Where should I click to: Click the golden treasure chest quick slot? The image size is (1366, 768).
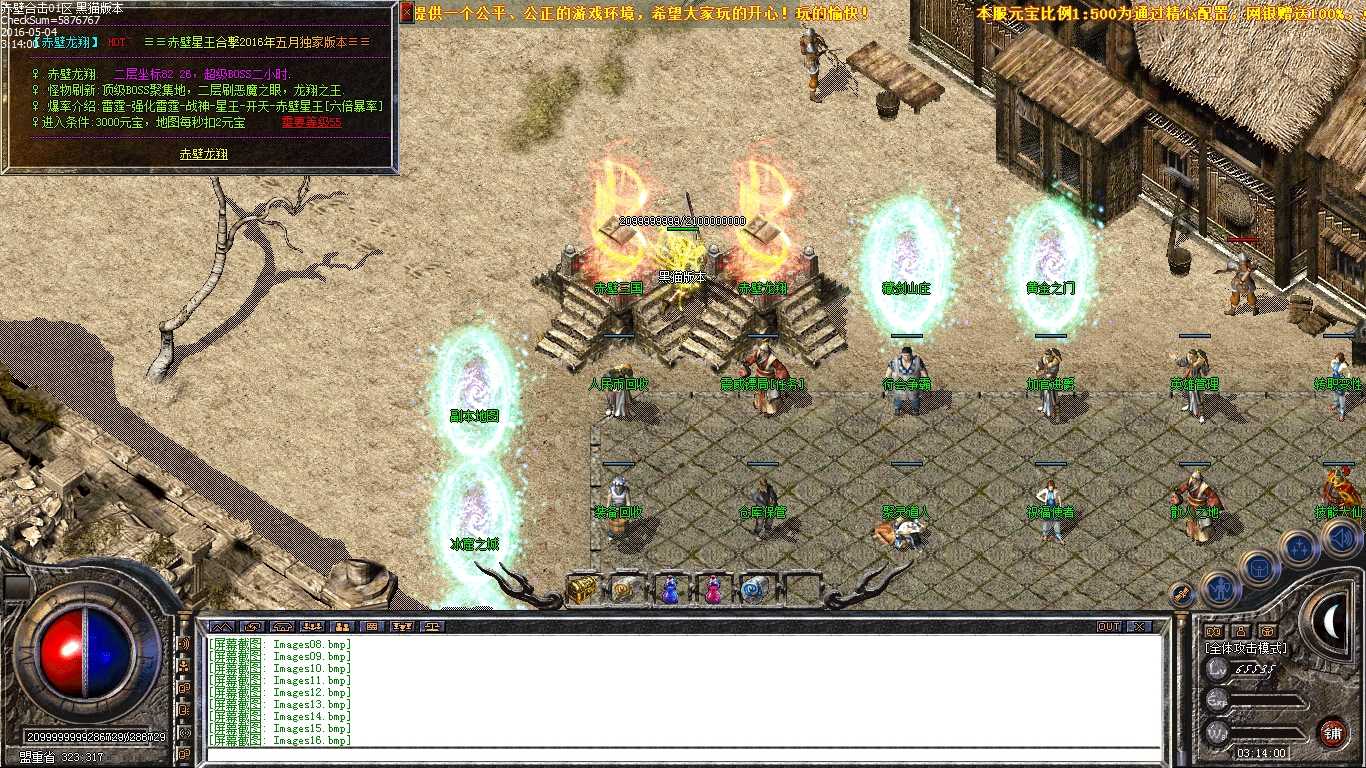pos(582,590)
